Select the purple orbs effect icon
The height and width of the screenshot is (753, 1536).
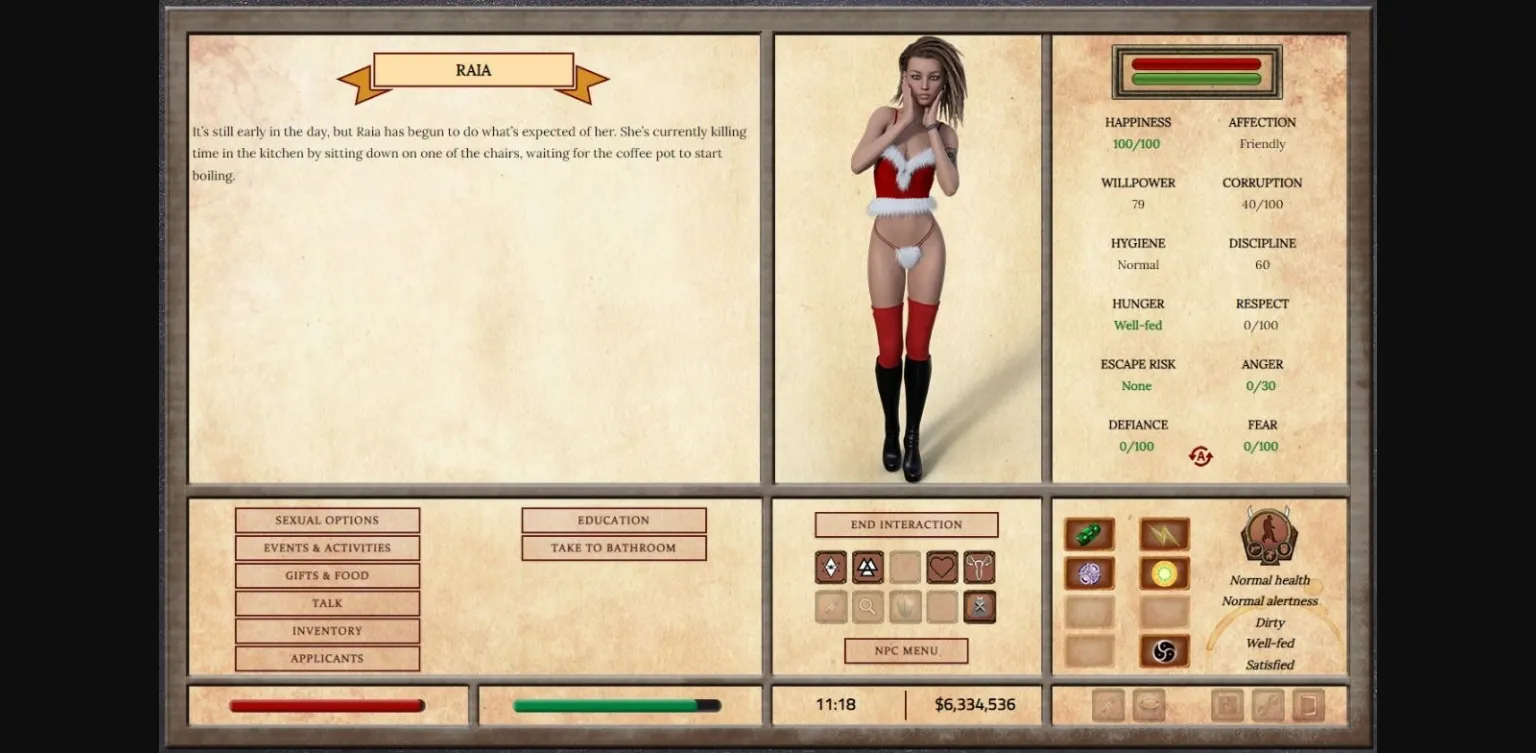point(1089,572)
